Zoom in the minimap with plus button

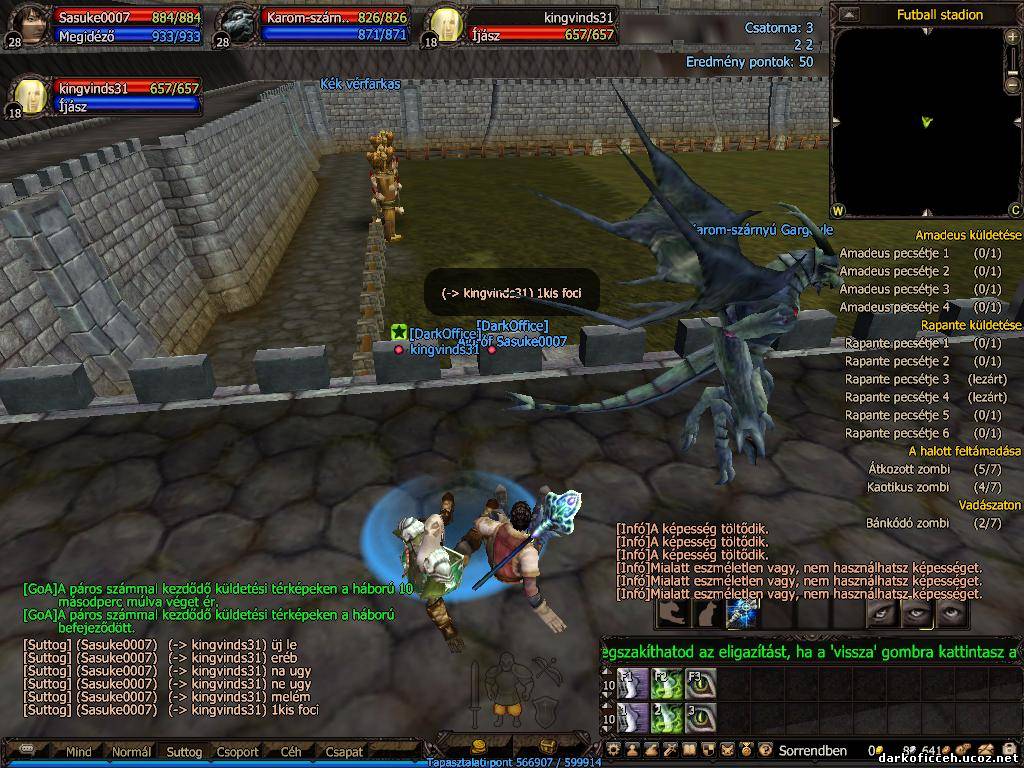coord(1014,37)
